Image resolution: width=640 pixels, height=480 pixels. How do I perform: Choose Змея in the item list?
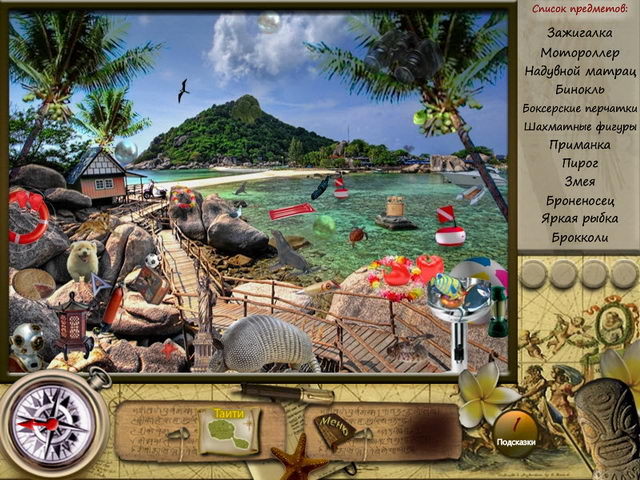point(580,181)
